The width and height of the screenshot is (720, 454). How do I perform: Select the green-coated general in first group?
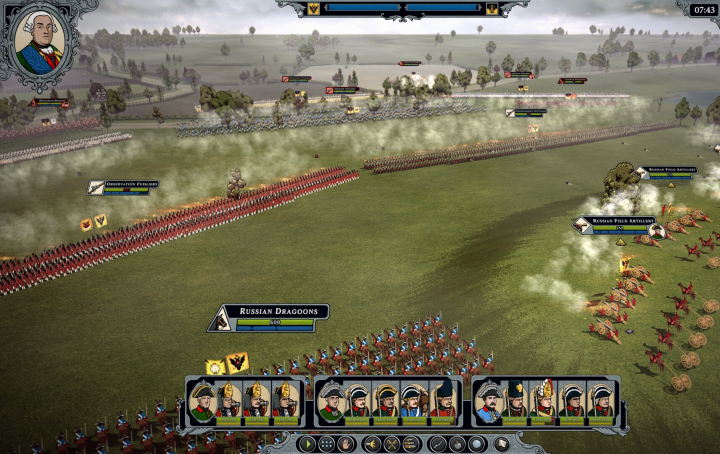click(202, 401)
